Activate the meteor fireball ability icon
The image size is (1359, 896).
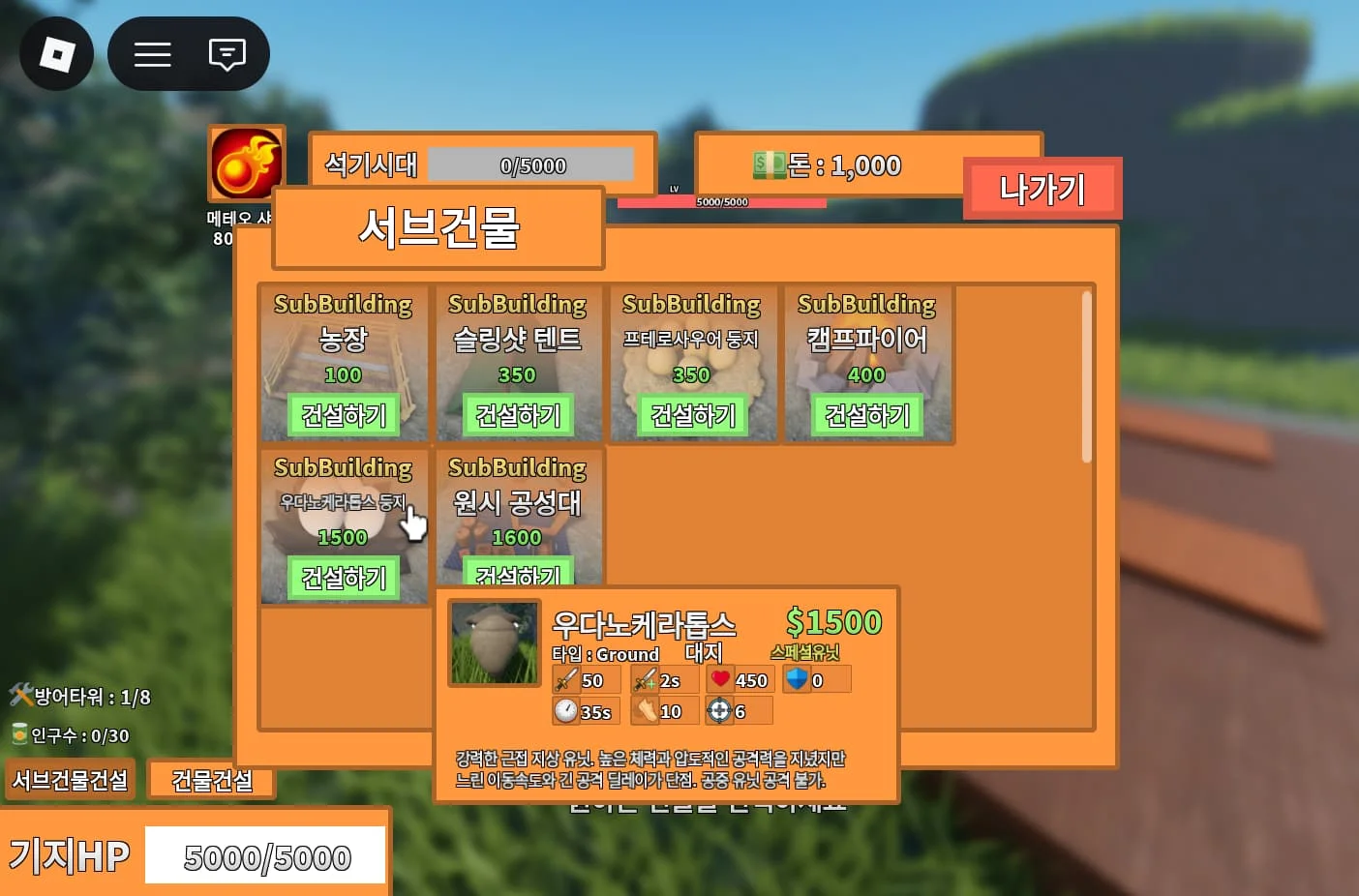(x=247, y=164)
